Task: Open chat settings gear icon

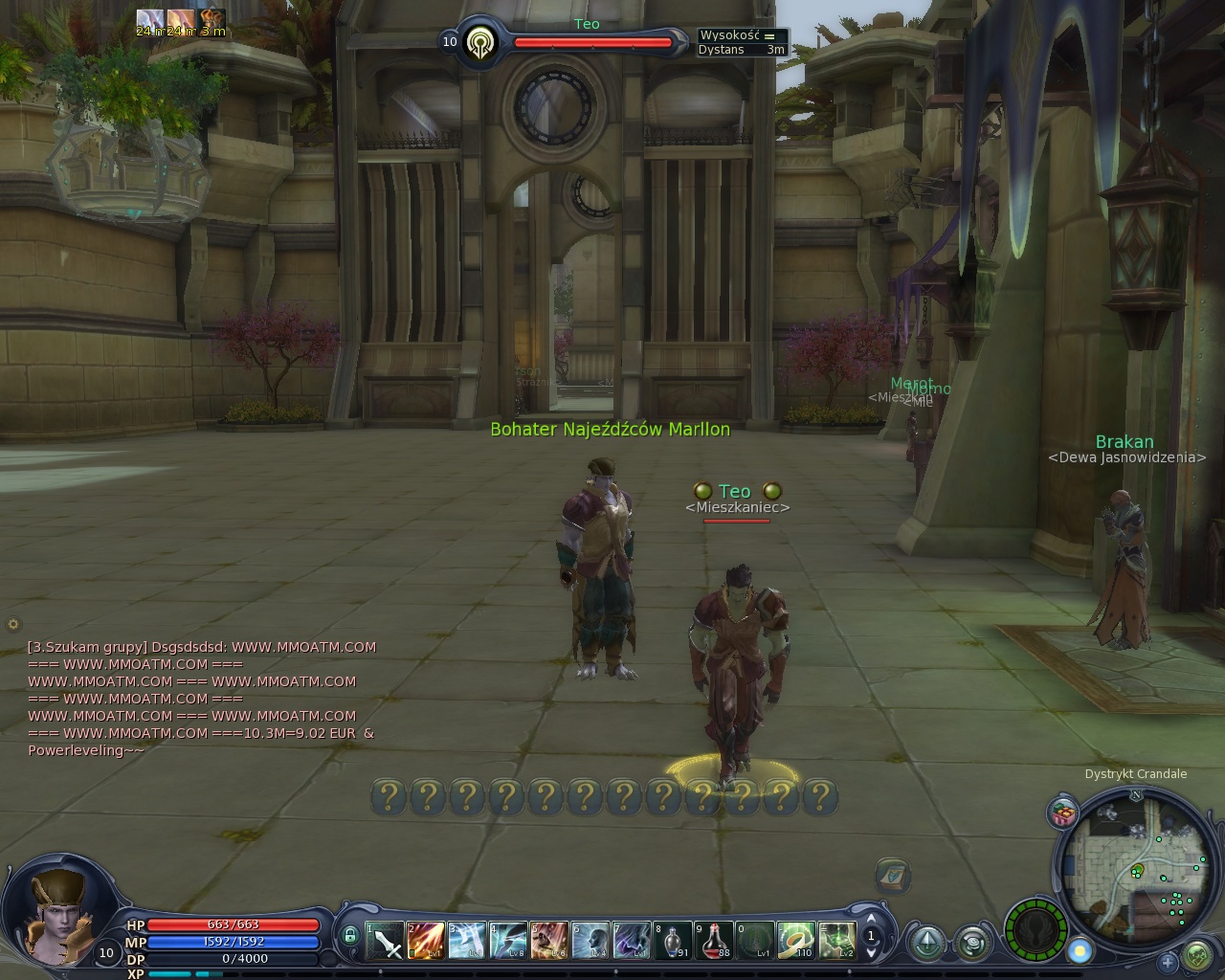Action: [13, 624]
